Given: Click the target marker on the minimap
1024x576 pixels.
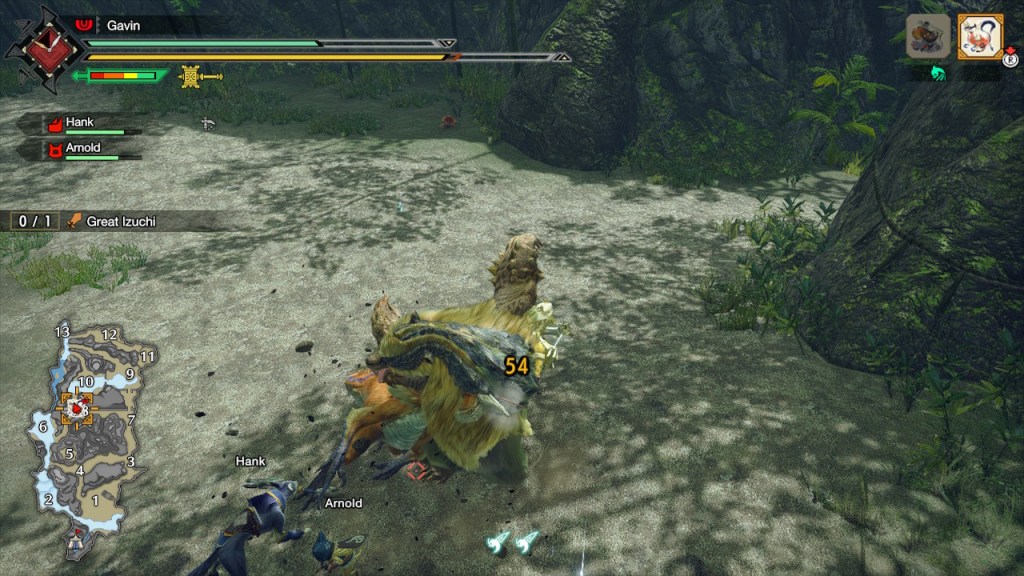Looking at the screenshot, I should coord(76,408).
